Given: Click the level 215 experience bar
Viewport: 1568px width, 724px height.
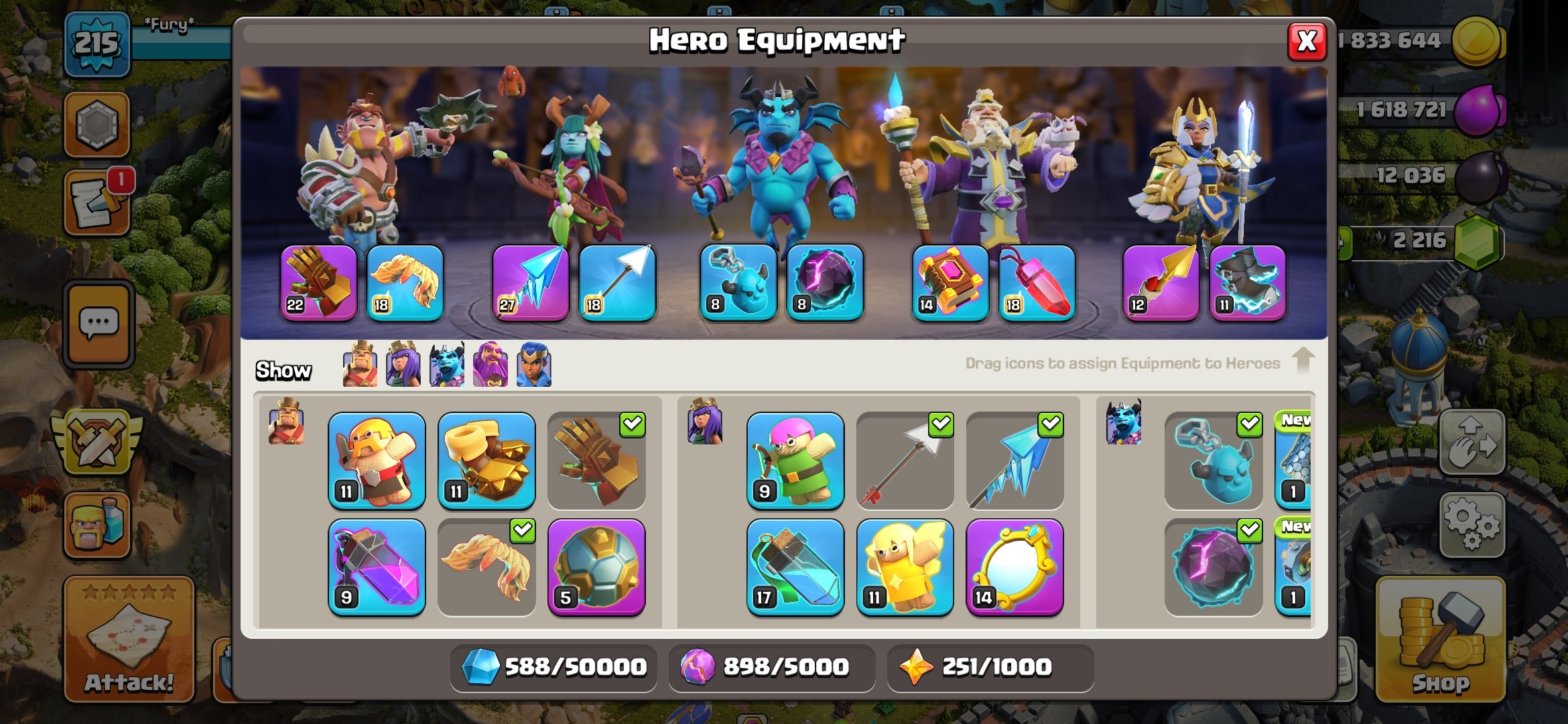Looking at the screenshot, I should pyautogui.click(x=97, y=44).
